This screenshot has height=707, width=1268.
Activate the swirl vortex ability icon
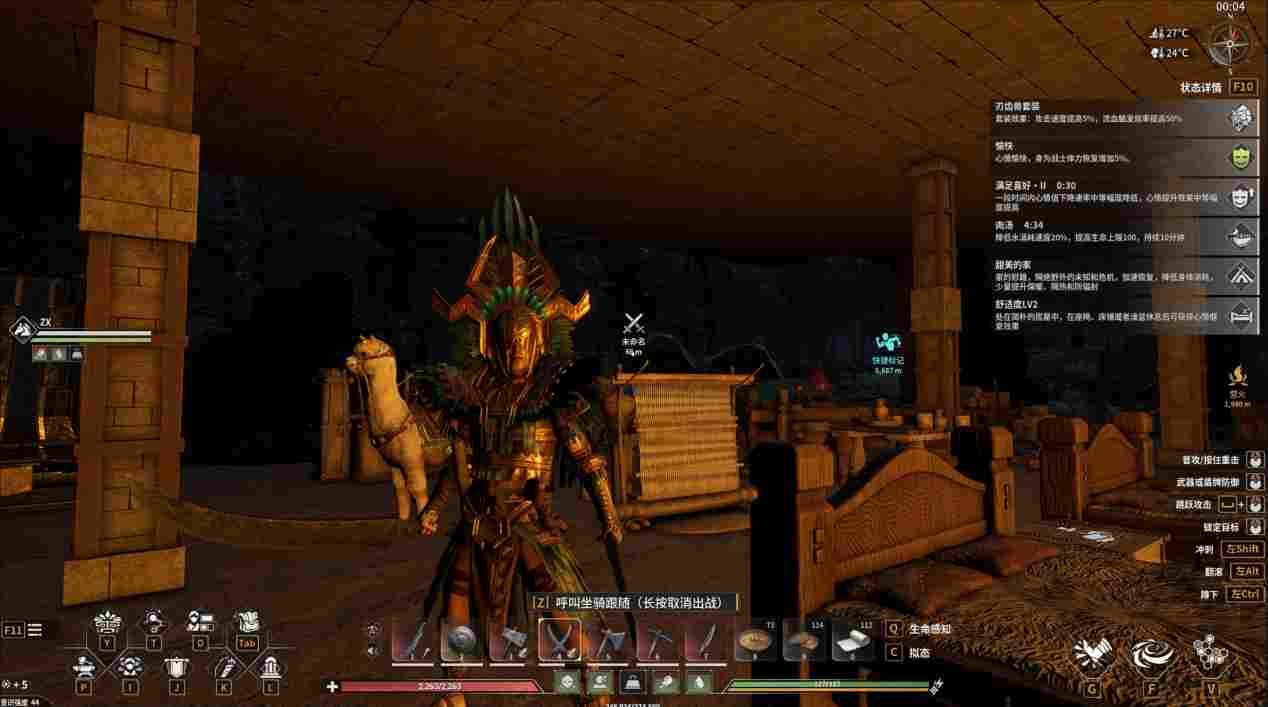[x=1152, y=656]
